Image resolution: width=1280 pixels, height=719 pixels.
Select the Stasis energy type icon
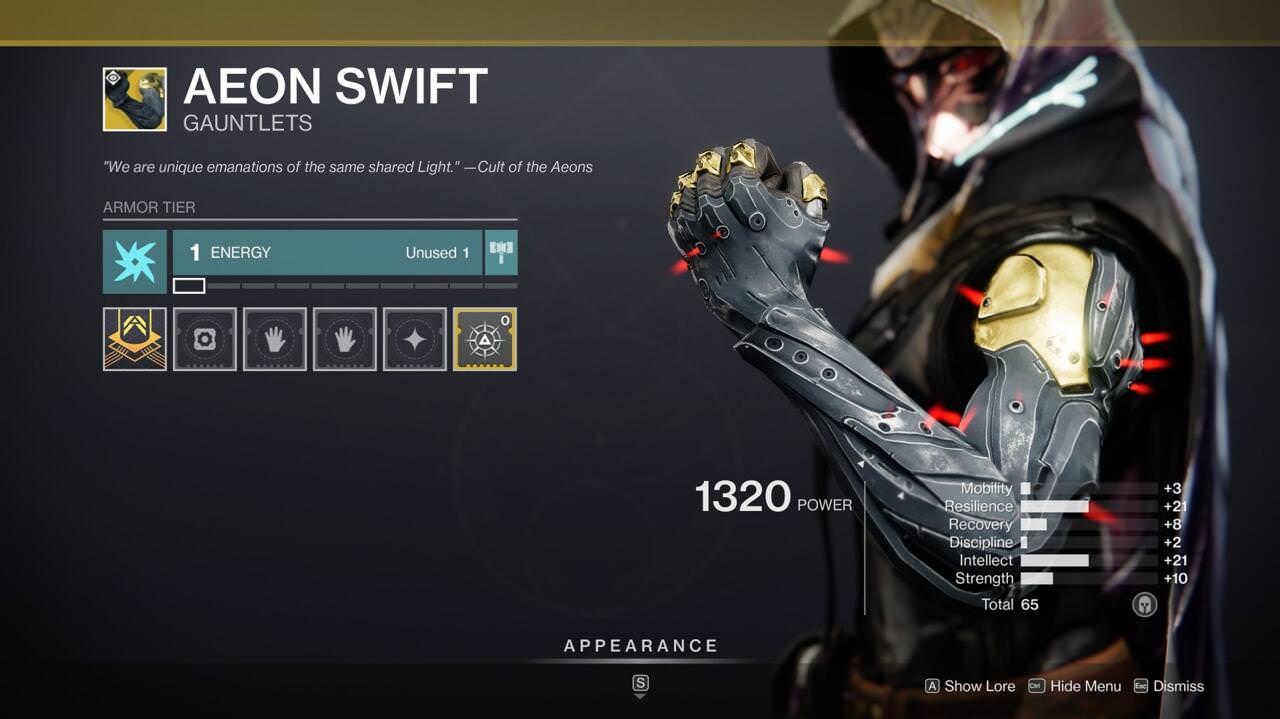pos(135,261)
